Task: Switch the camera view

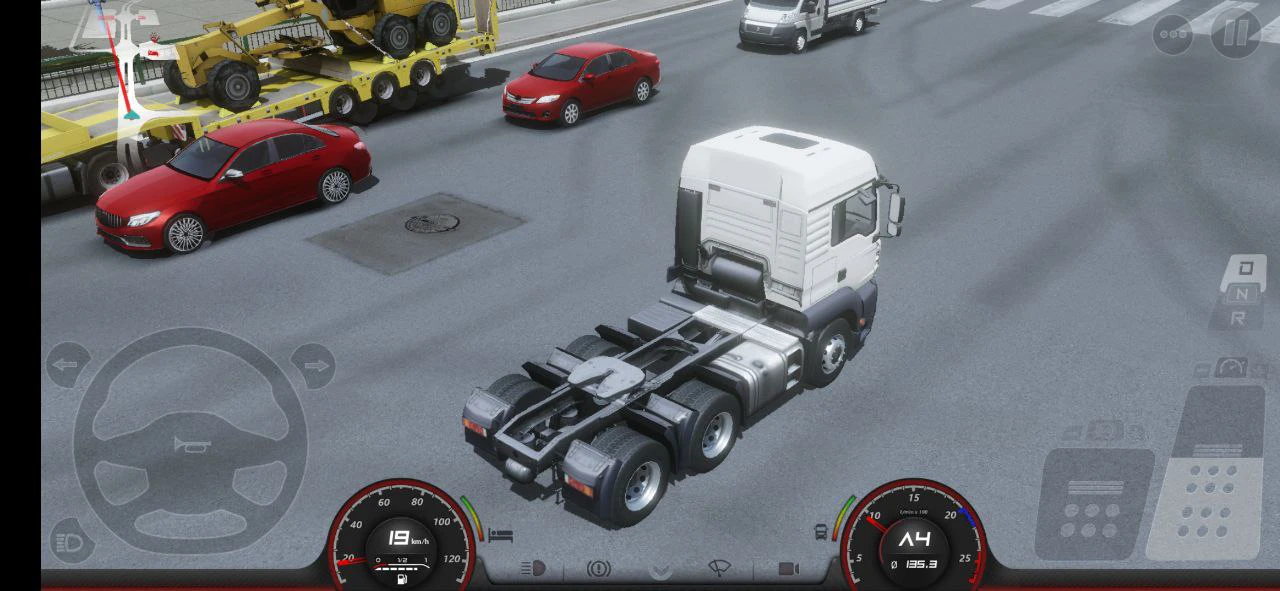Action: click(x=789, y=568)
